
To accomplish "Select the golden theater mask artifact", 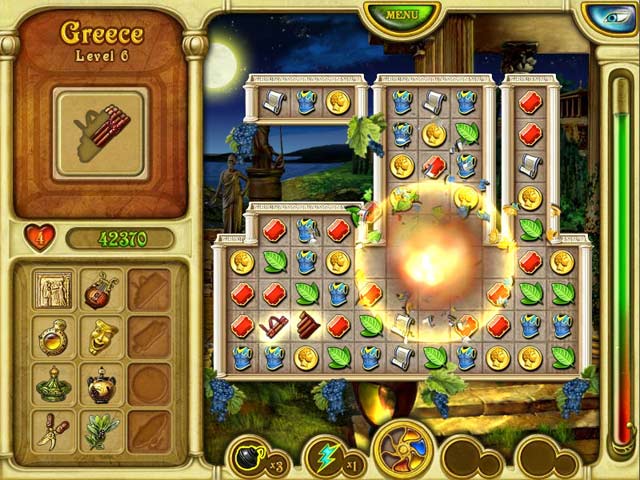I will [100, 338].
